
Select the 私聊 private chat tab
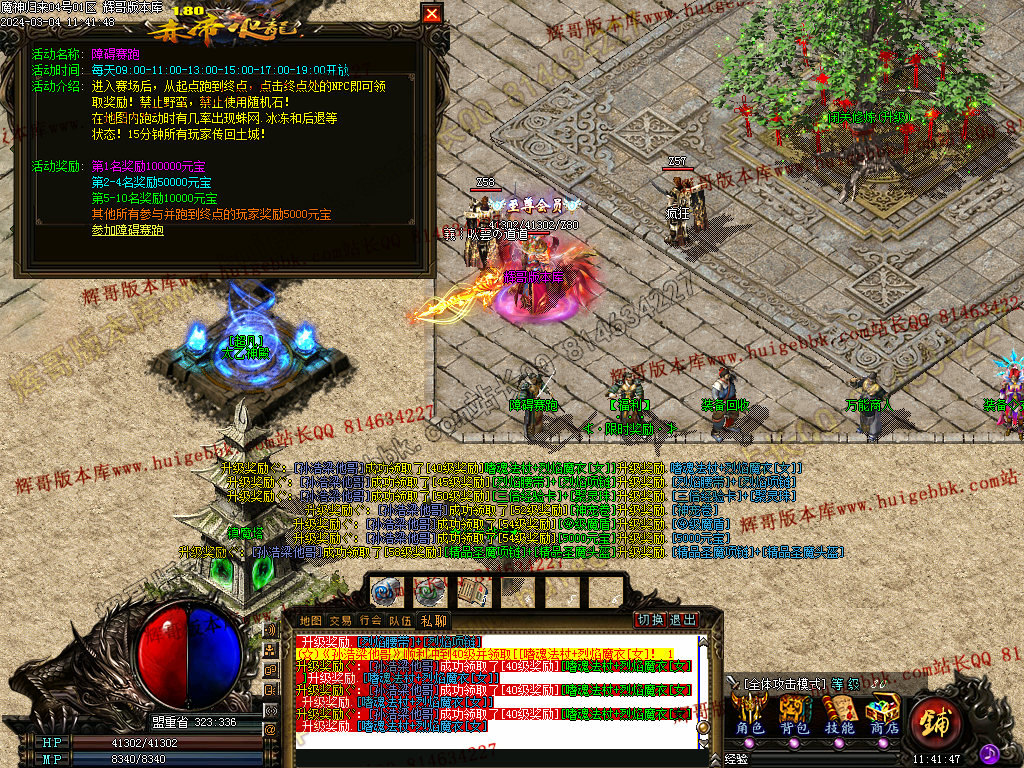[x=432, y=621]
